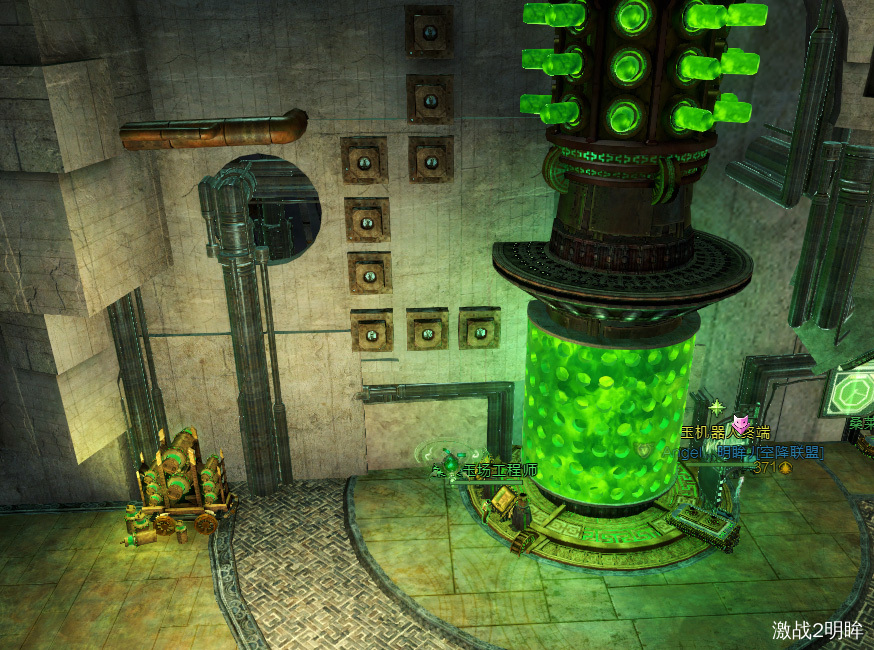Viewport: 874px width, 650px height.
Task: Select the 玉机器人终端 nameplate label
Action: pyautogui.click(x=725, y=433)
